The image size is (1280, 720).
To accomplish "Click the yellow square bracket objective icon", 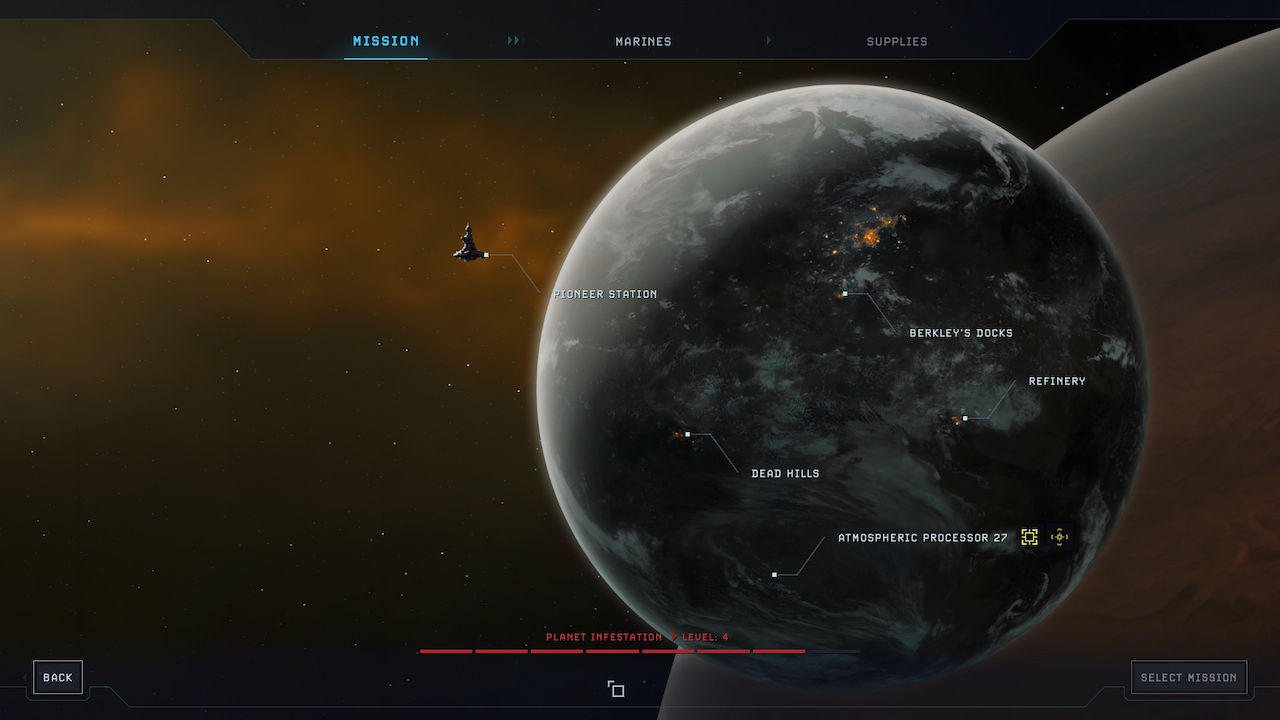I will click(1029, 537).
